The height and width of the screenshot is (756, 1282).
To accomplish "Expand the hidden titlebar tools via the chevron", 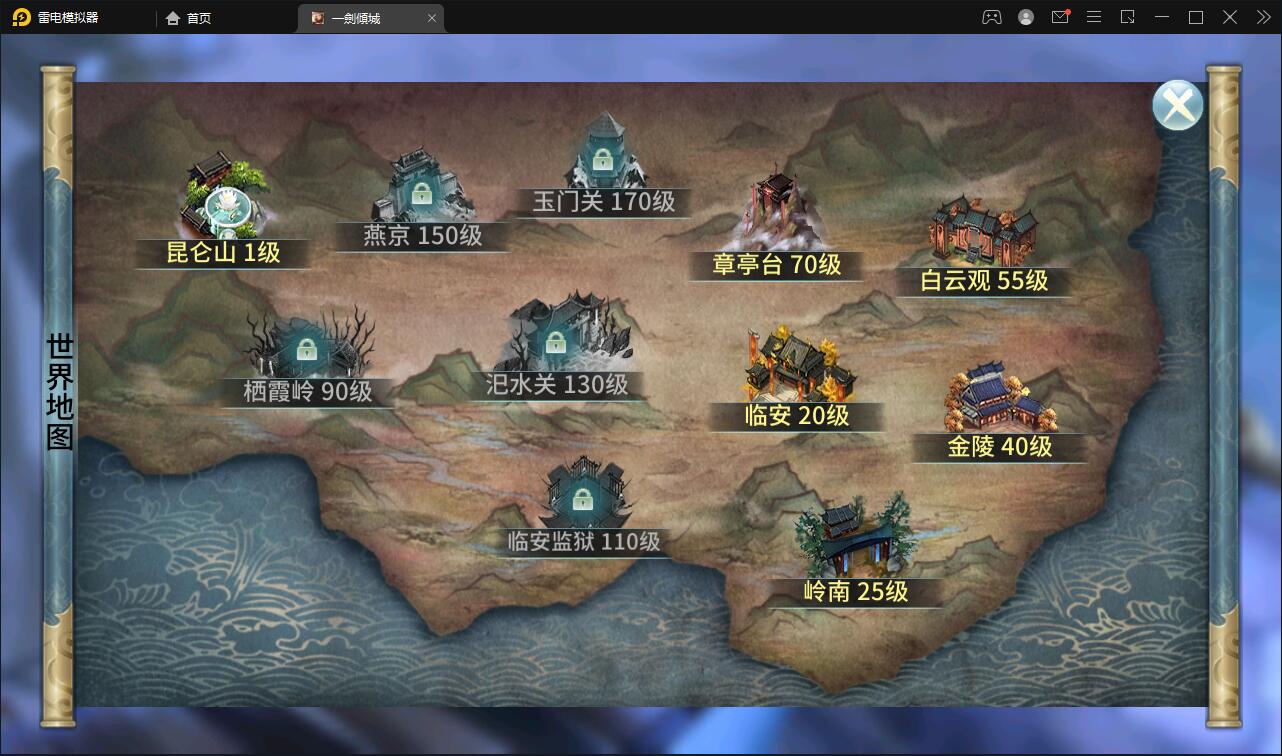I will click(x=1262, y=17).
